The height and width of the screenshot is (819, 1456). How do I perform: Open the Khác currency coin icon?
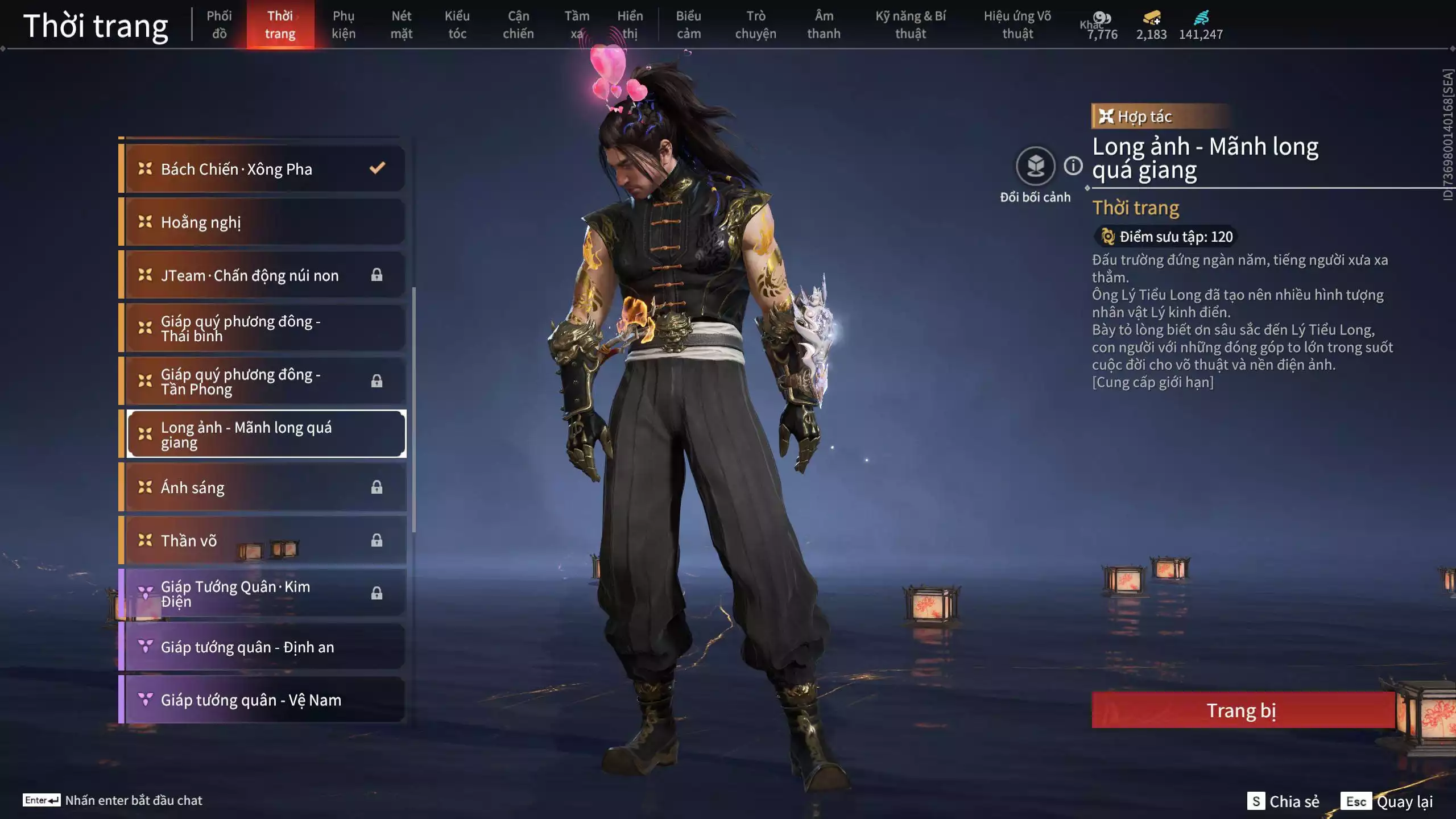point(1102,17)
